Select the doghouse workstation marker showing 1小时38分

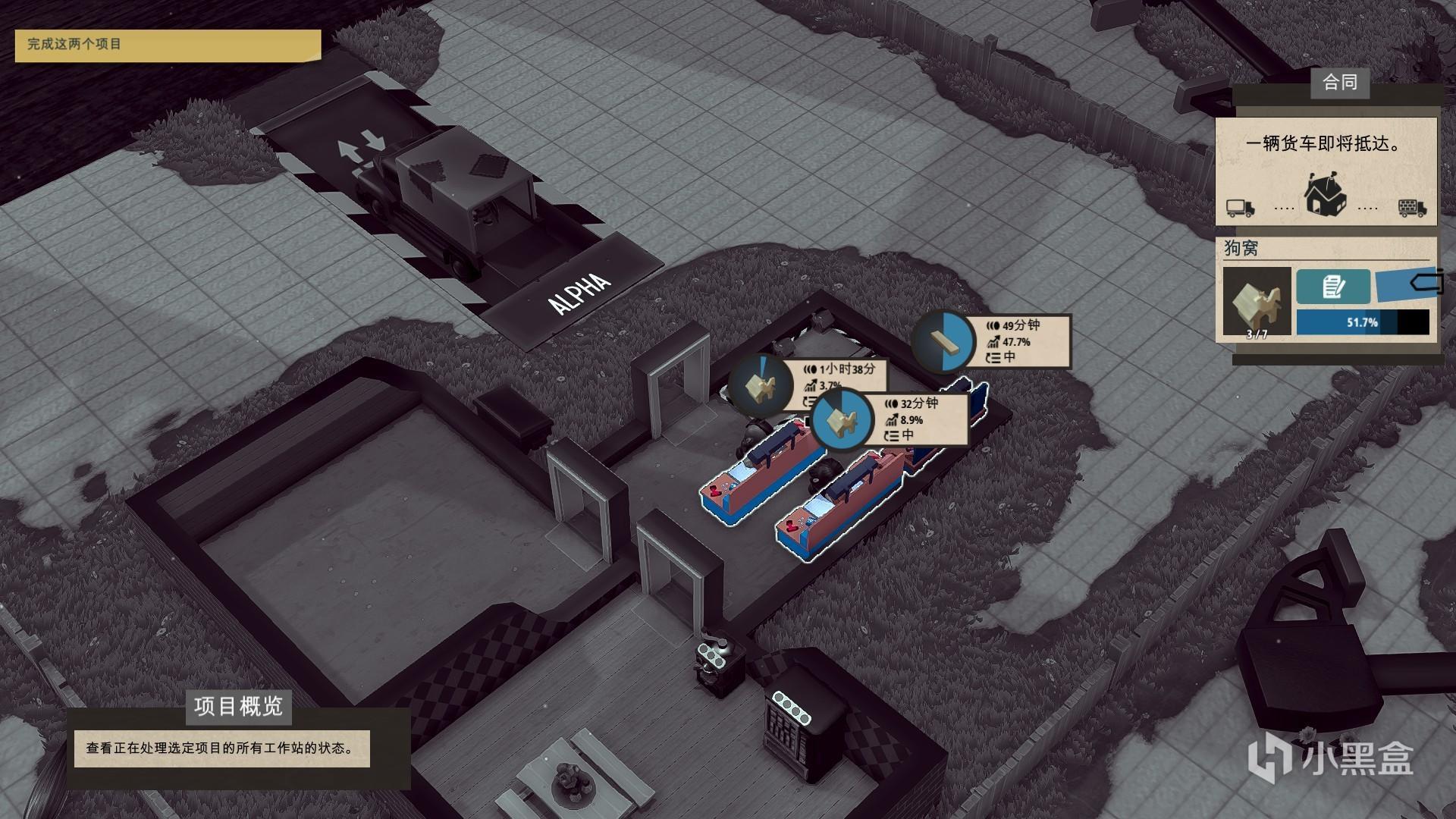(x=761, y=384)
